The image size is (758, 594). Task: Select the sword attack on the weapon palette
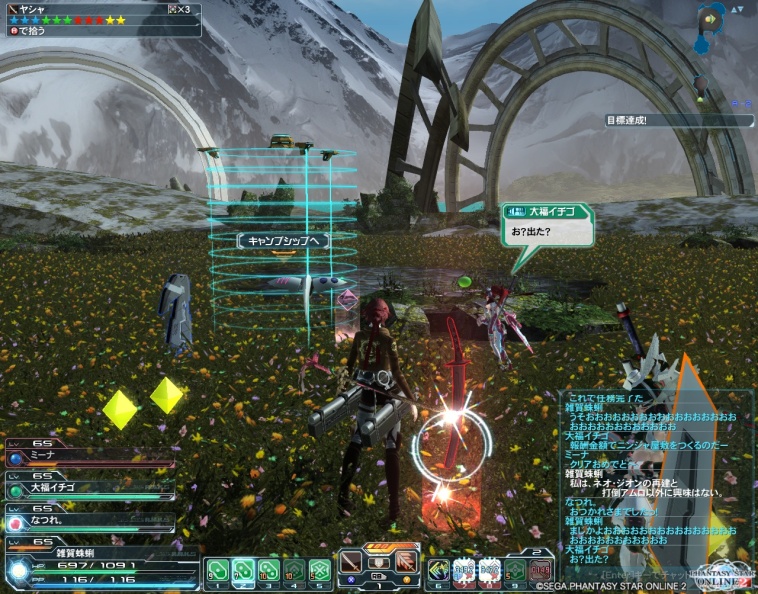coord(351,562)
